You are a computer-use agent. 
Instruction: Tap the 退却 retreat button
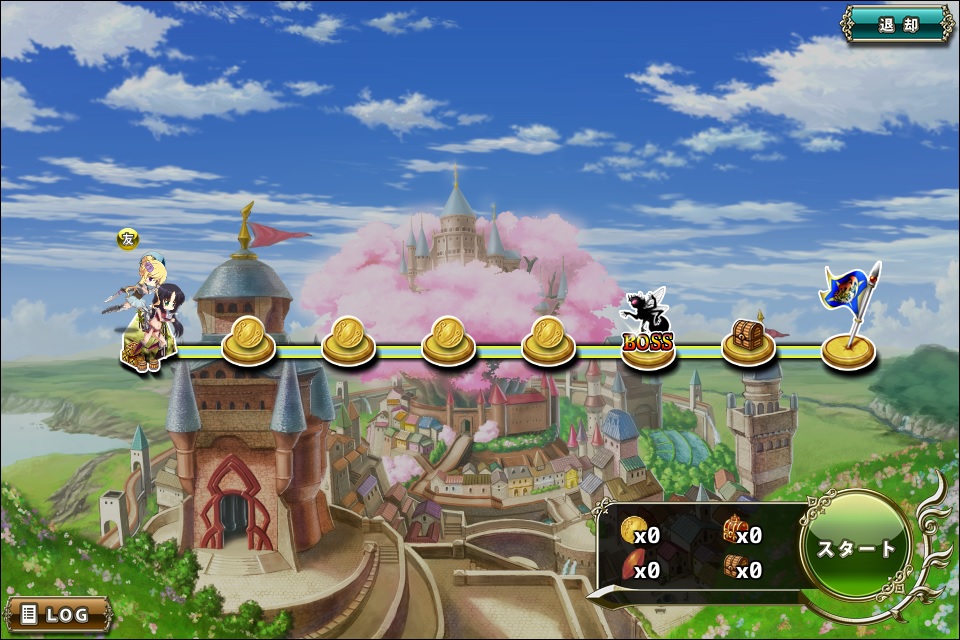click(x=897, y=26)
